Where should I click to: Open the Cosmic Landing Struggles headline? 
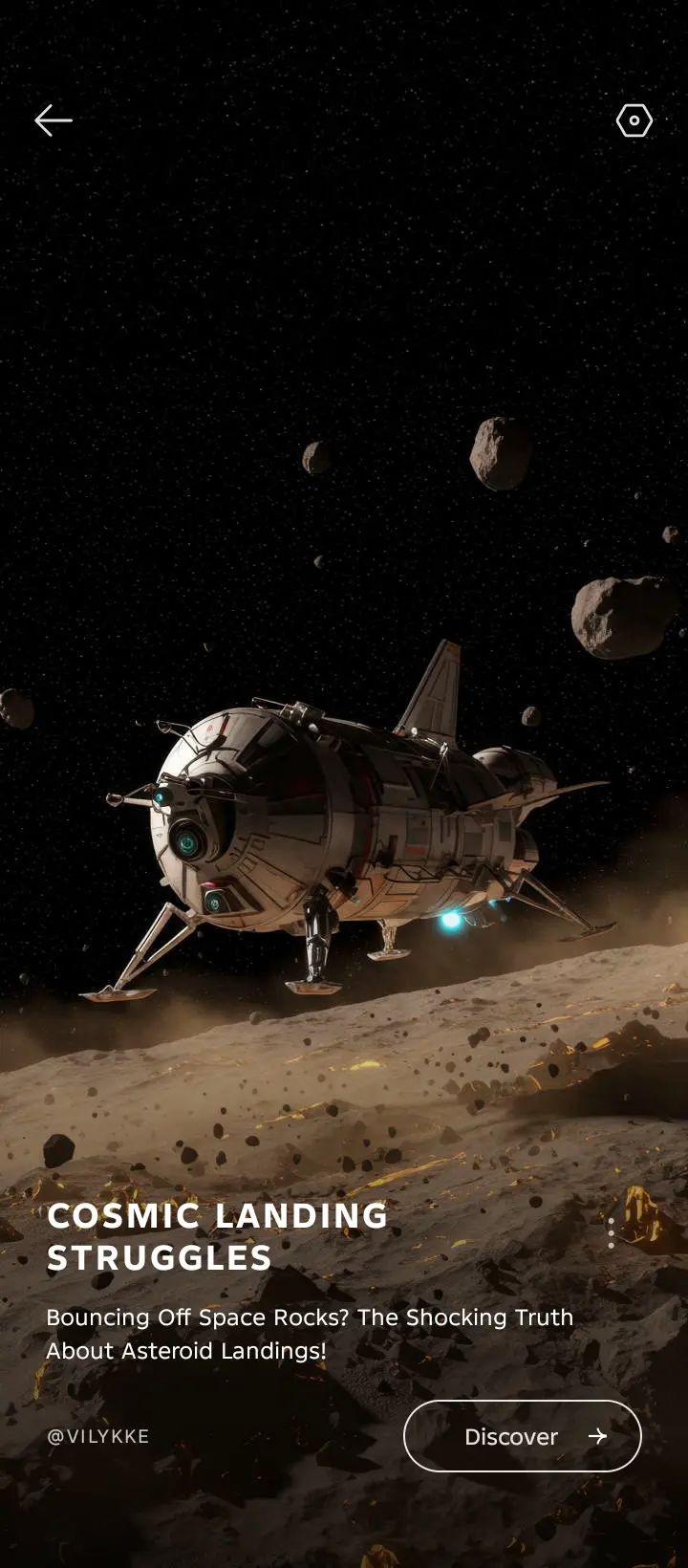click(x=218, y=1236)
